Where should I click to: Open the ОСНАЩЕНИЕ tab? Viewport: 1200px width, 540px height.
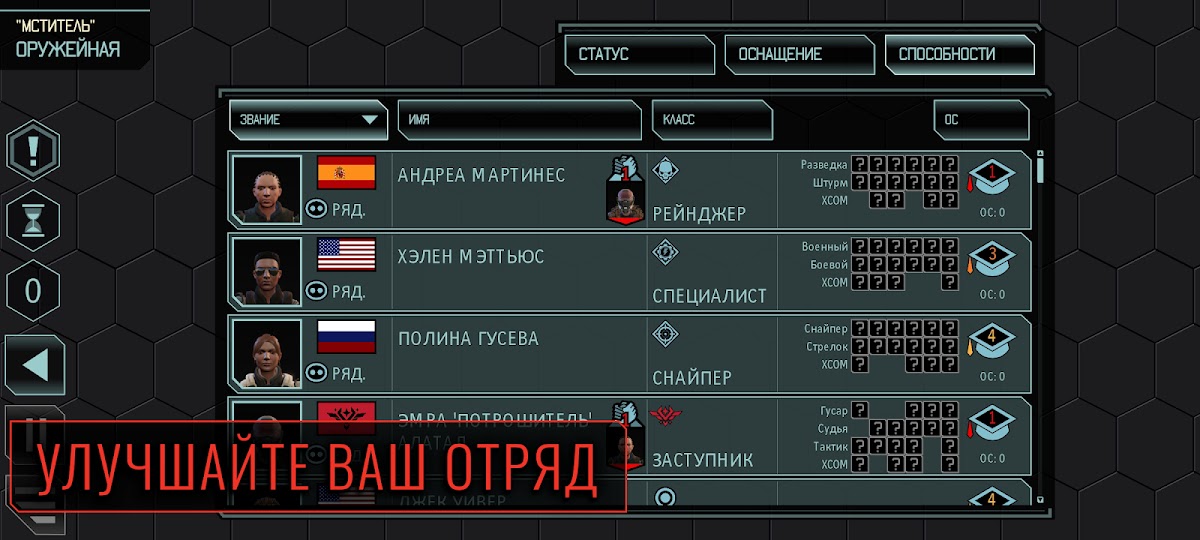(x=799, y=55)
